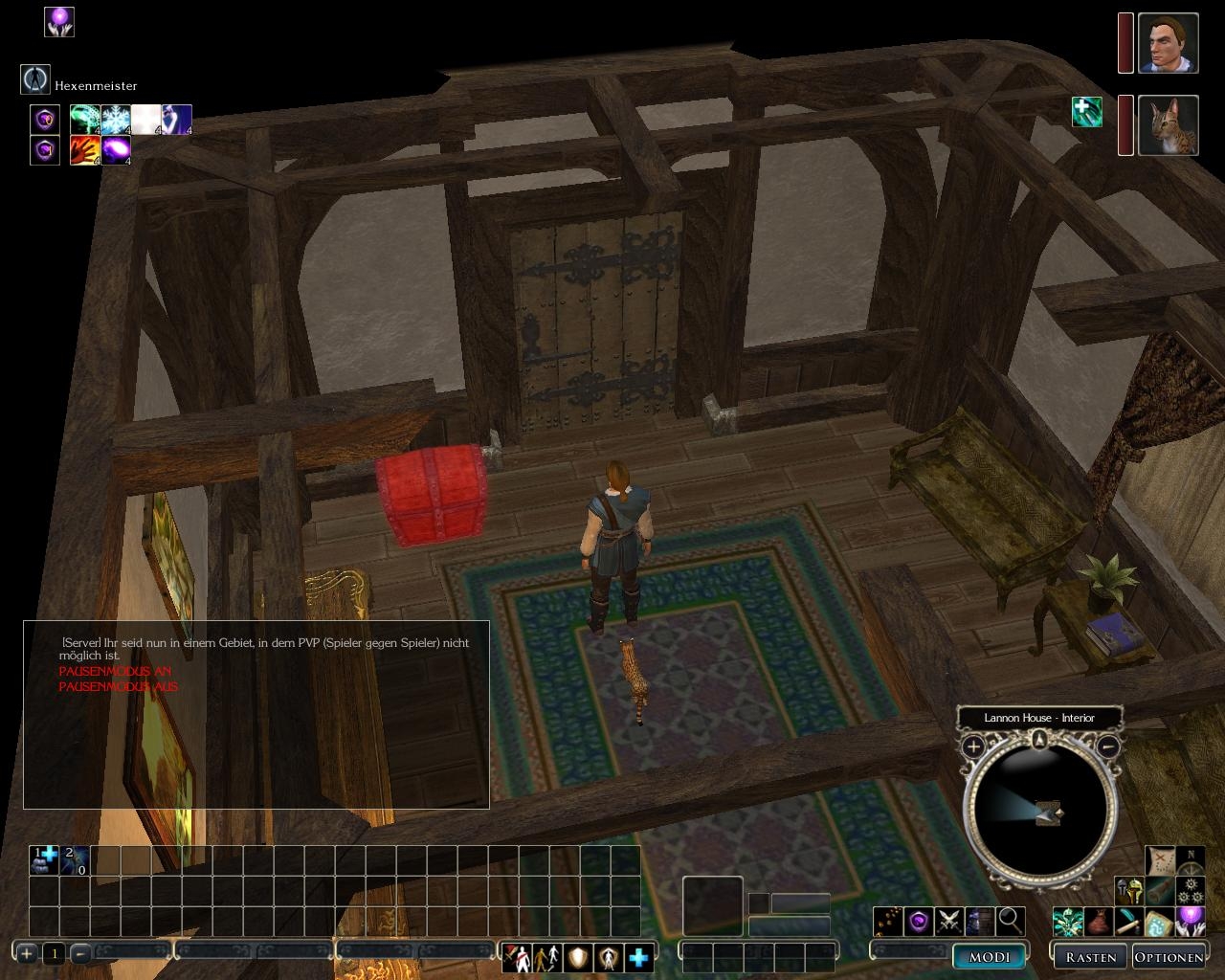Open the treasure map icon
This screenshot has width=1225, height=980.
point(1161,860)
